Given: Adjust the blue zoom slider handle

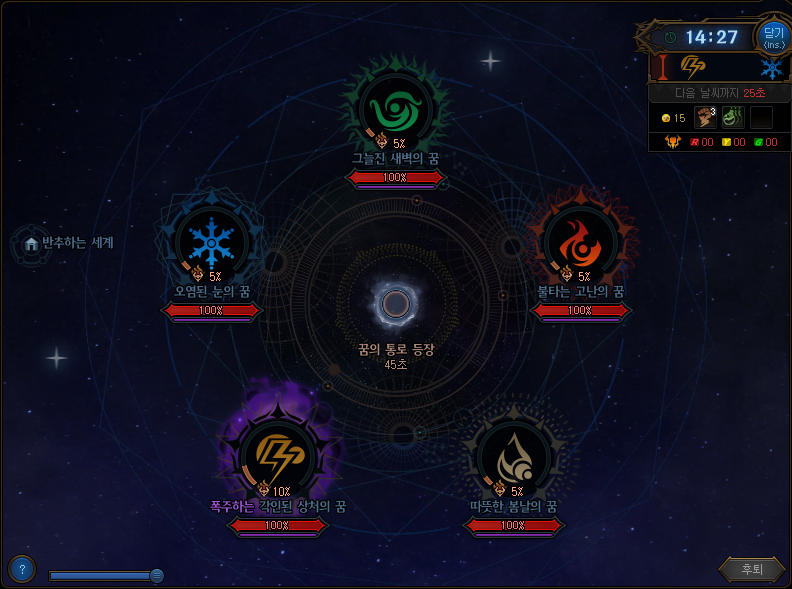Looking at the screenshot, I should coord(156,575).
